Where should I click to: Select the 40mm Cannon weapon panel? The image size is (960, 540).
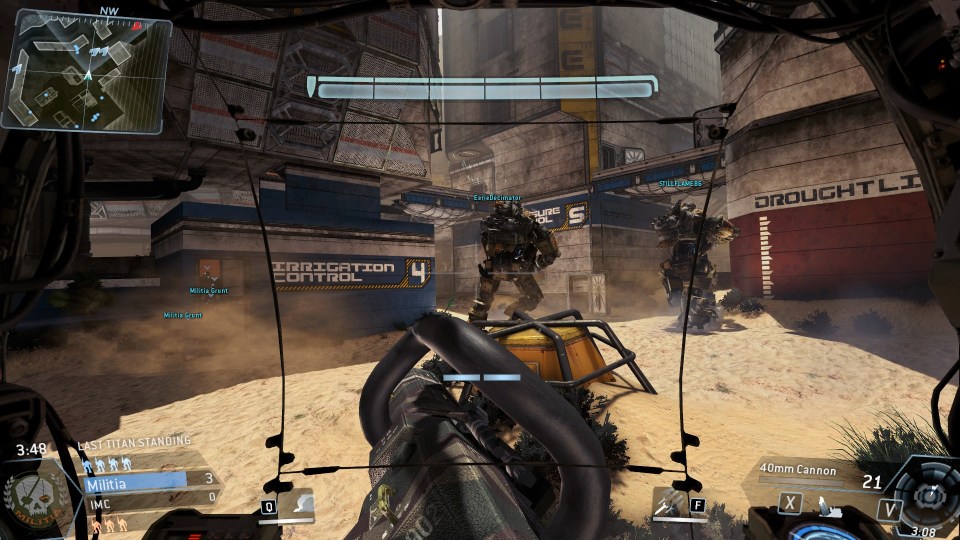click(808, 470)
